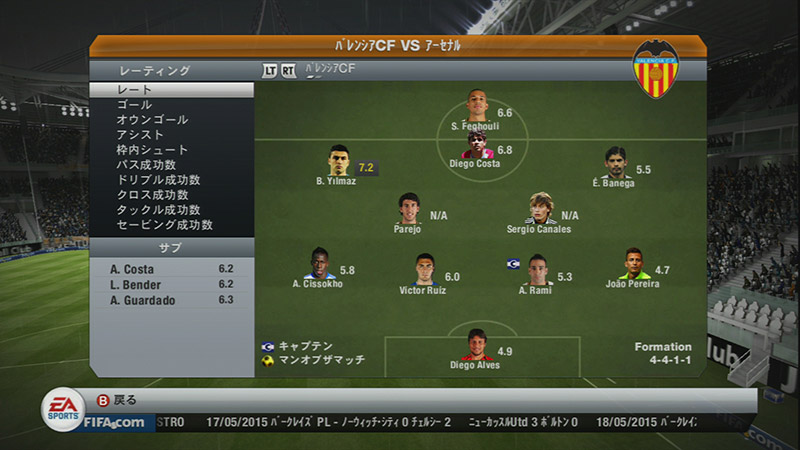Select substitute A. Guardado row

pyautogui.click(x=170, y=299)
